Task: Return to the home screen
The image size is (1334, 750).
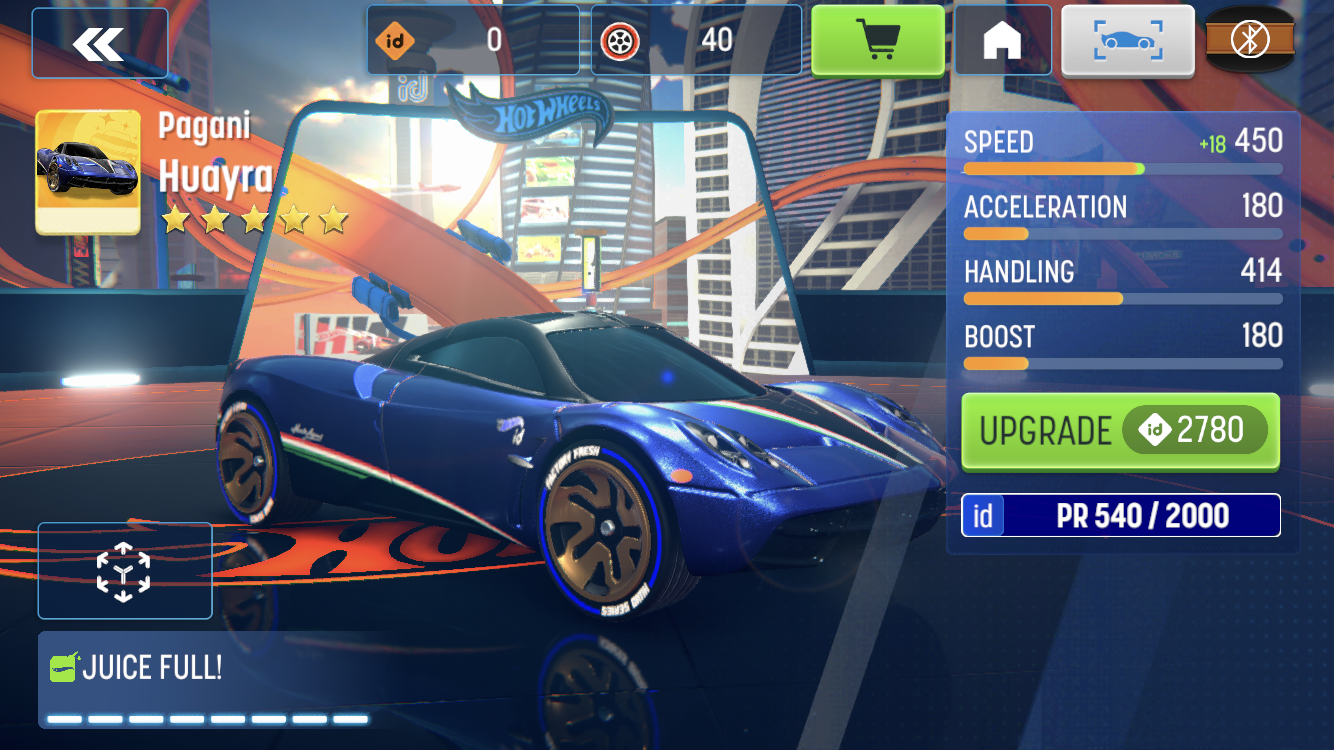Action: point(1002,40)
